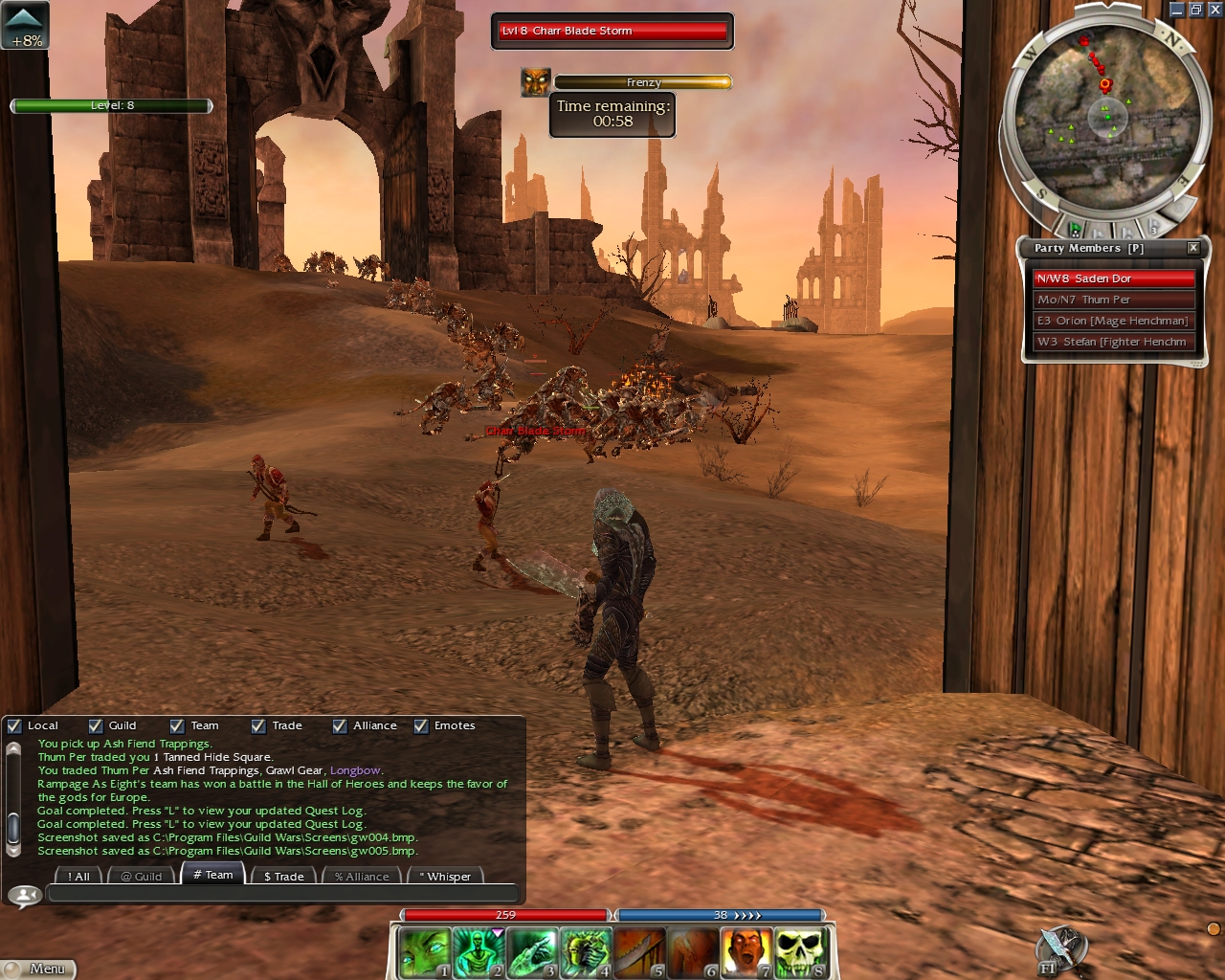Click the circular compass minimap
This screenshot has height=980, width=1225.
pyautogui.click(x=1107, y=120)
